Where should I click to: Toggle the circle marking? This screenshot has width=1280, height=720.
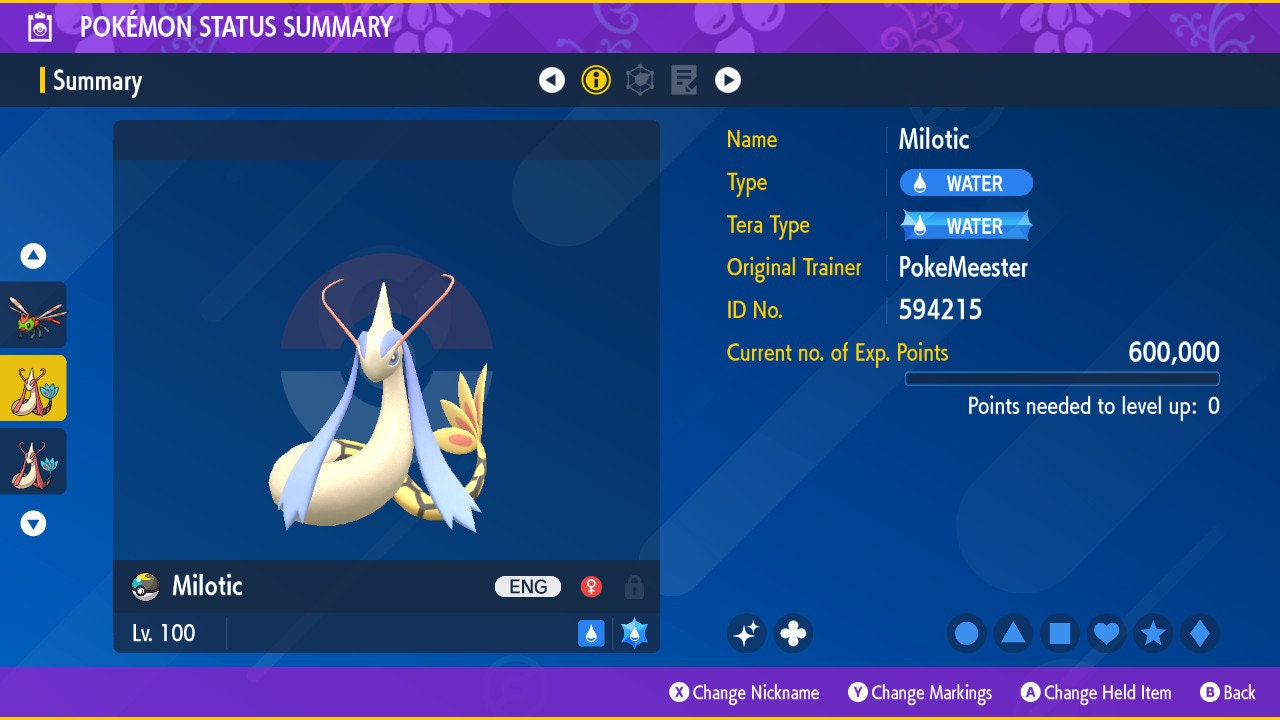pyautogui.click(x=966, y=633)
